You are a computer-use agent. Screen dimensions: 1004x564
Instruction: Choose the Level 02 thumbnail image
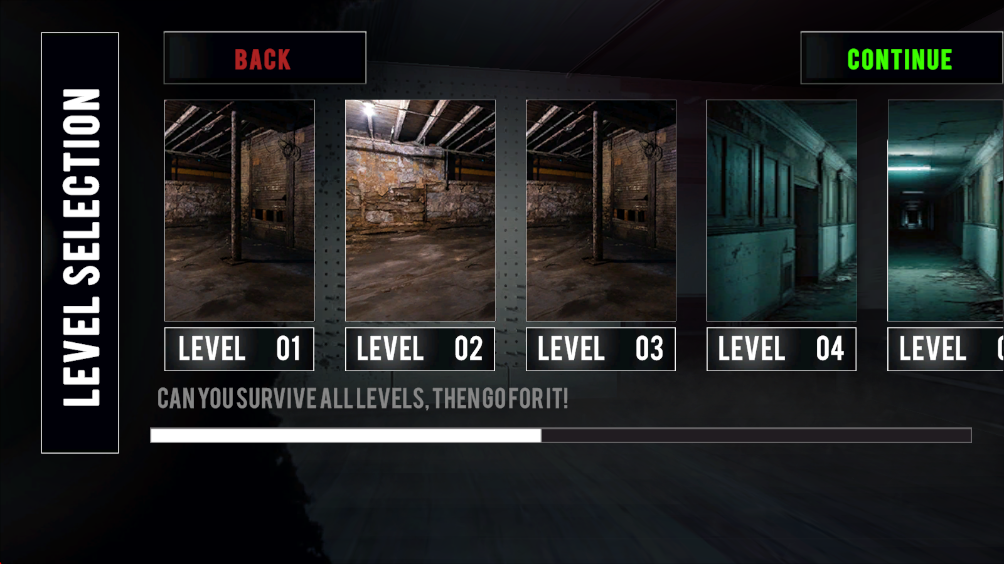click(x=420, y=210)
